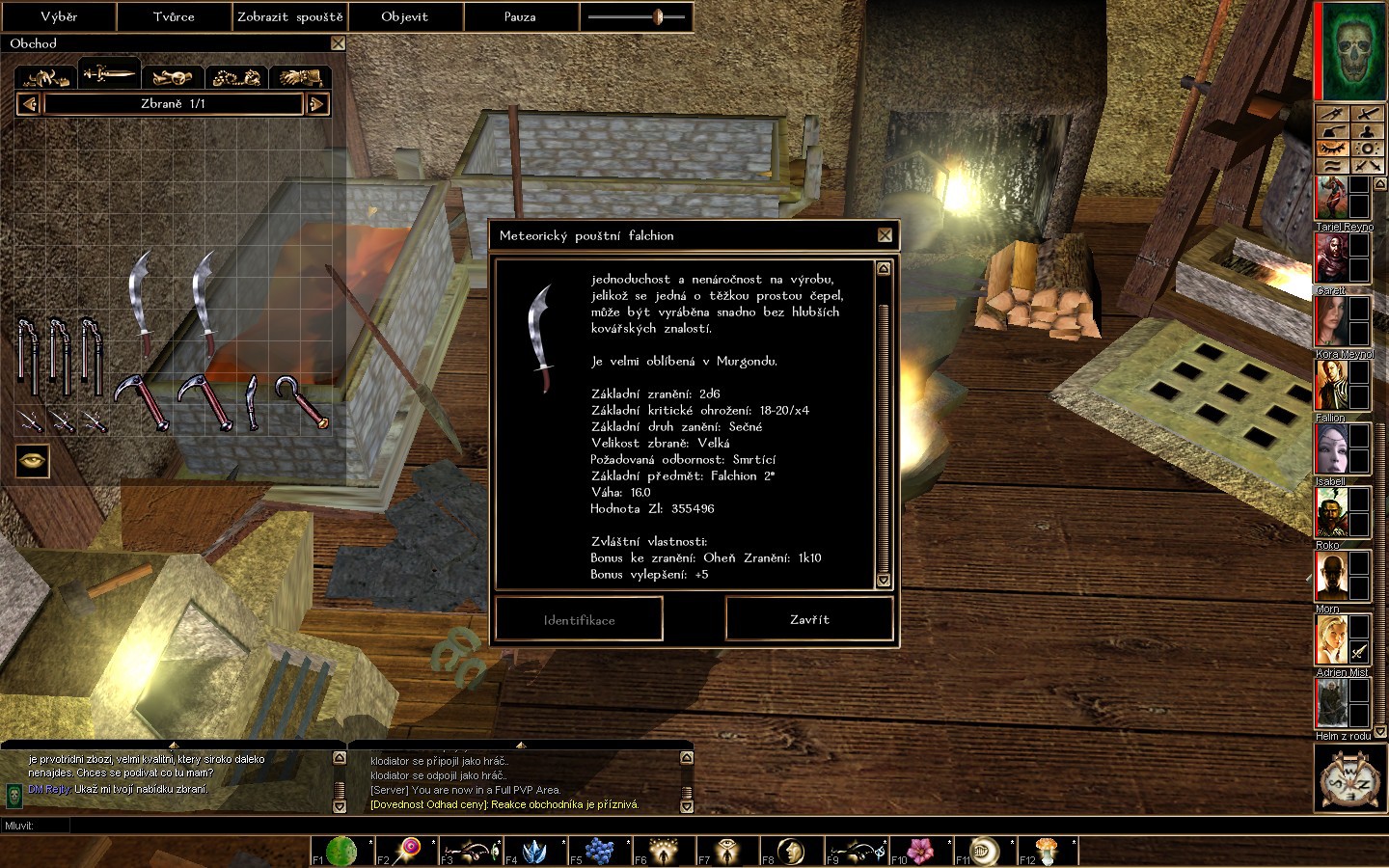Pick the kukri blade in the shop

[252, 400]
